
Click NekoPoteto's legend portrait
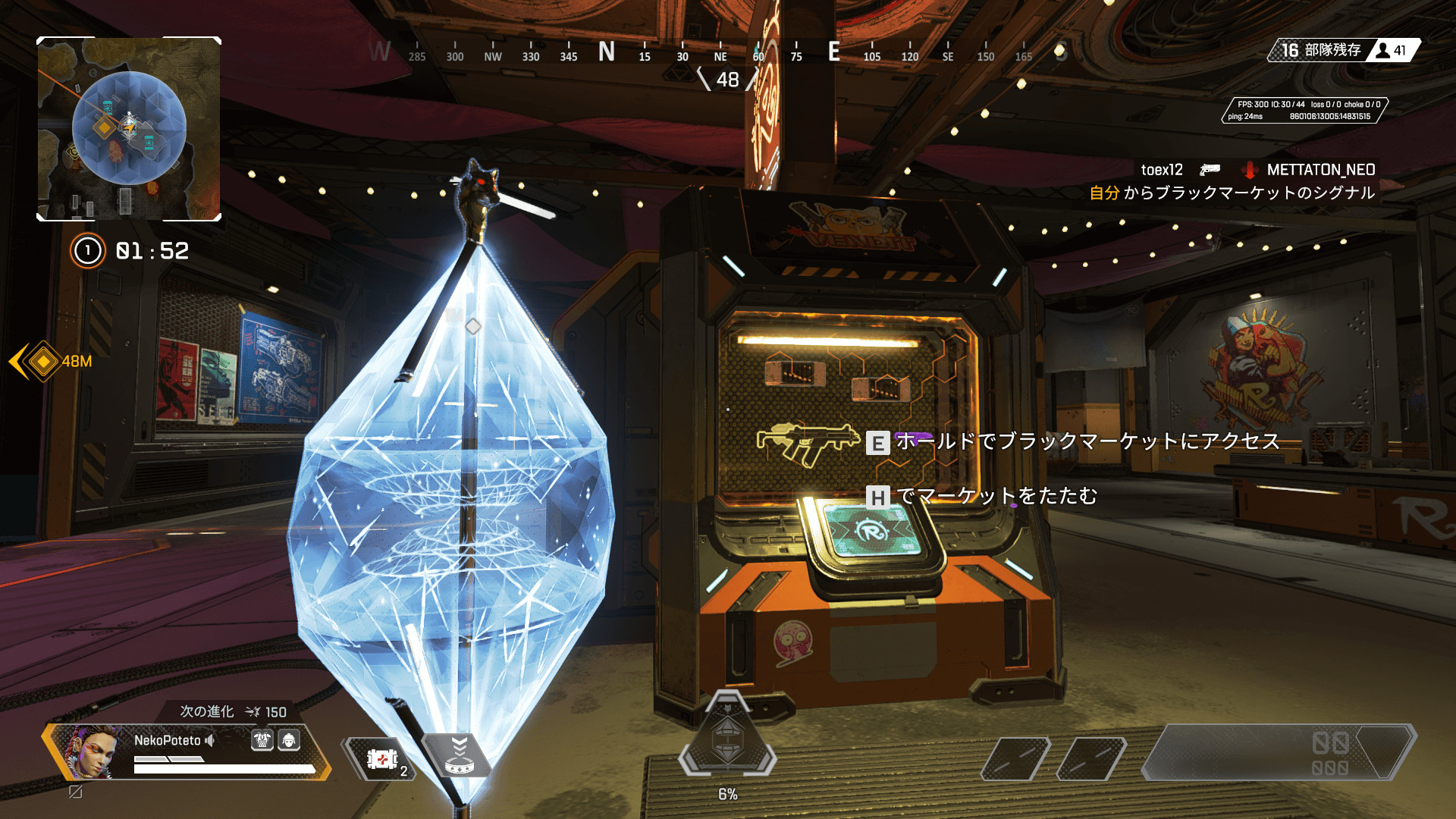point(91,752)
